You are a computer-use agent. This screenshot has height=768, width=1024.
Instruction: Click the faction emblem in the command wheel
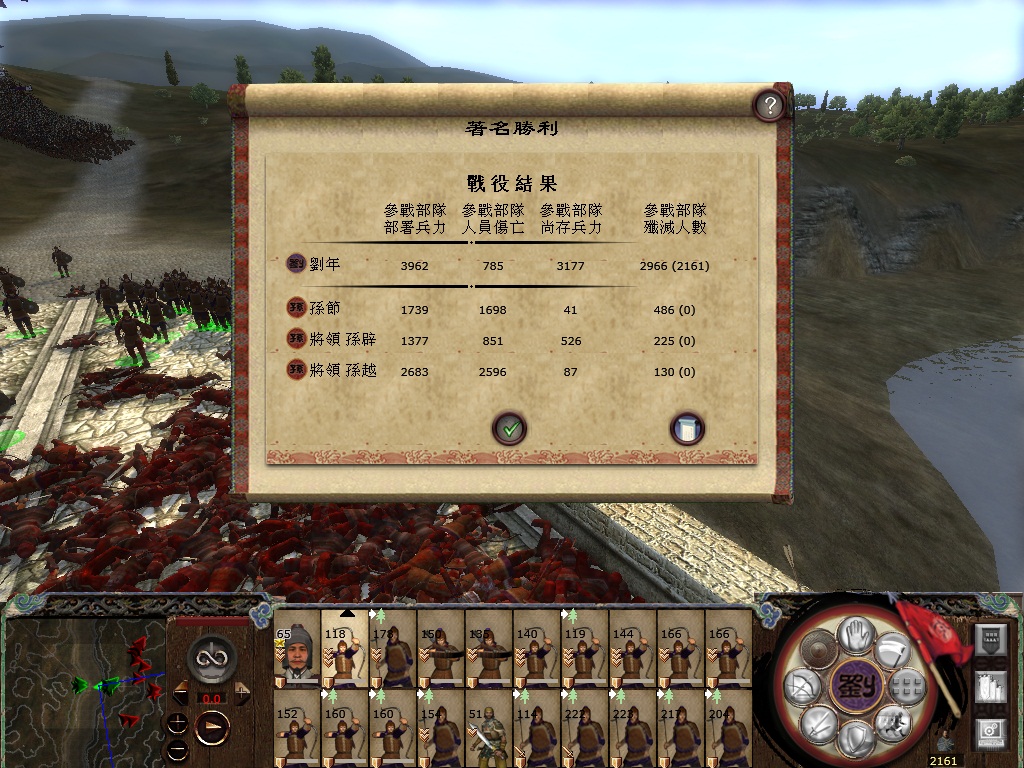coord(856,686)
